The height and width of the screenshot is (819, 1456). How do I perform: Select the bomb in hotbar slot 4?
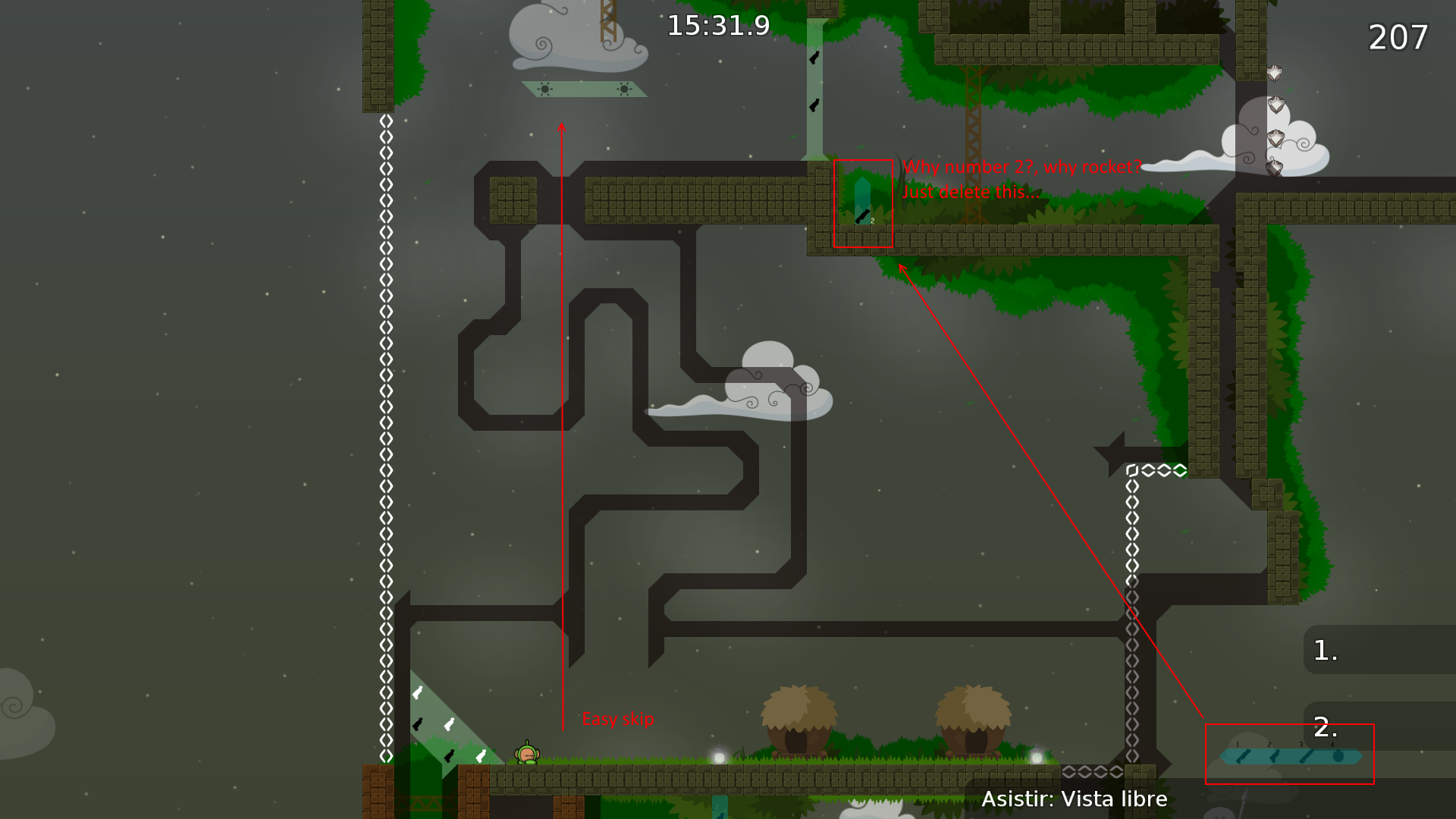tap(1338, 756)
